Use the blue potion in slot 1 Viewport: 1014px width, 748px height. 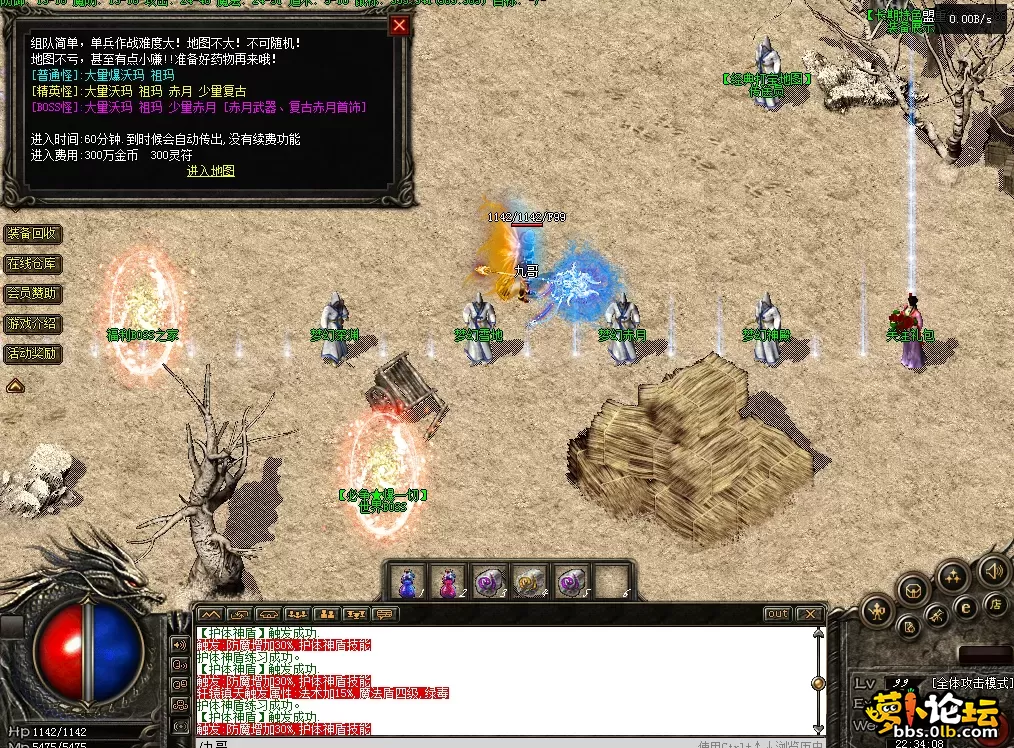tap(408, 581)
